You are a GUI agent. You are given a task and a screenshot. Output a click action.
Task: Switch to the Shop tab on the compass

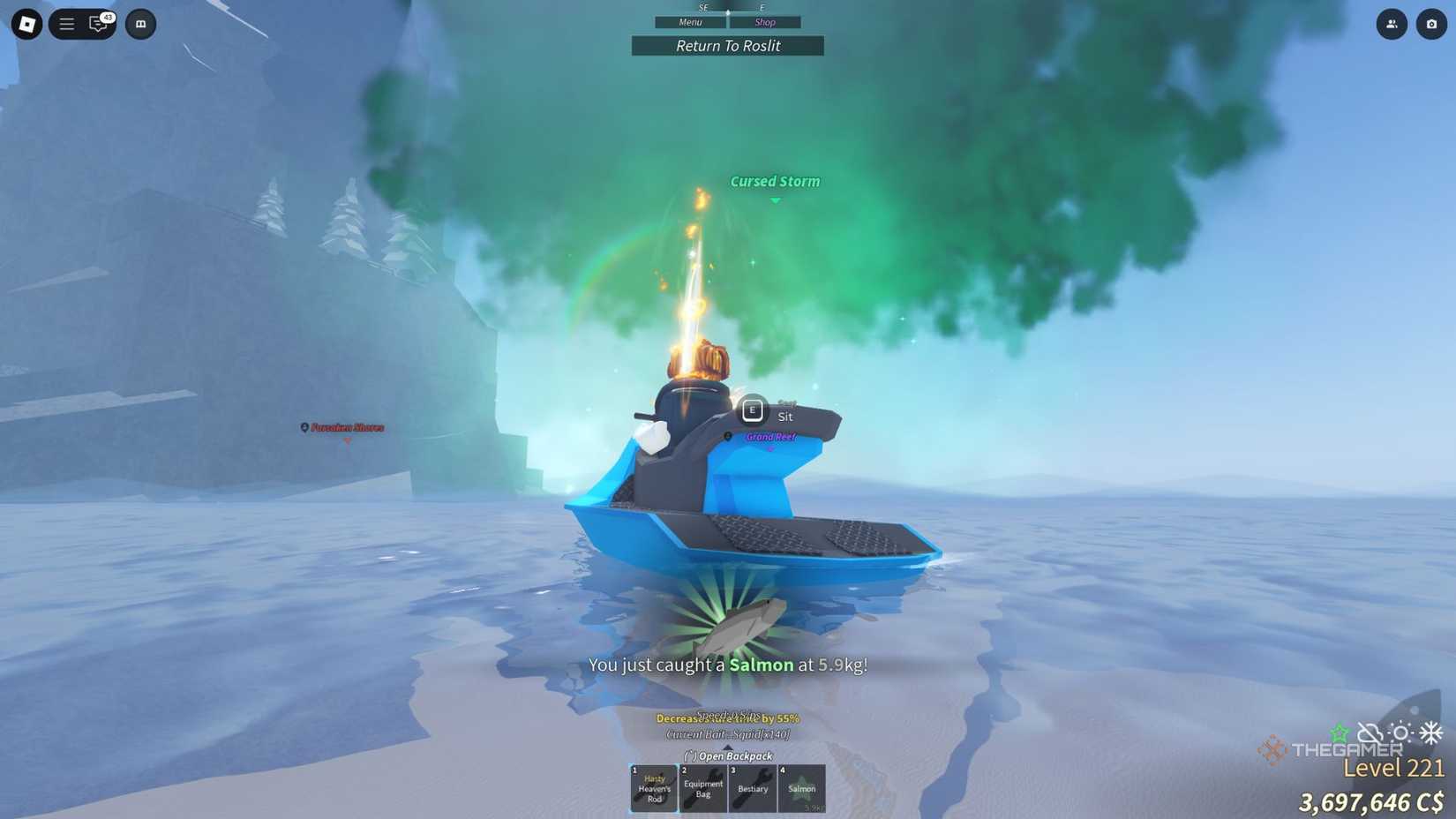764,21
